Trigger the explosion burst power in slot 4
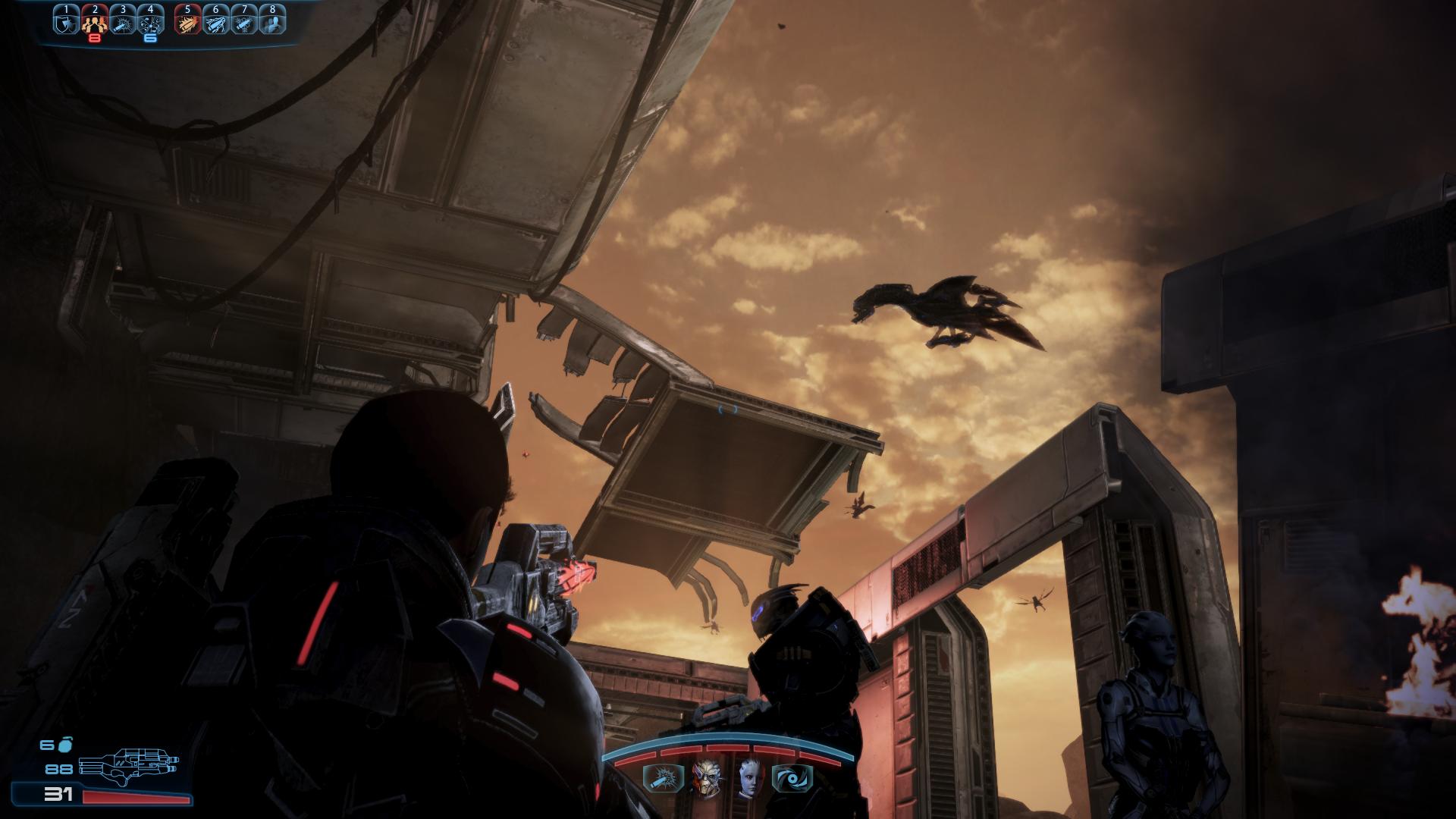 tap(150, 22)
